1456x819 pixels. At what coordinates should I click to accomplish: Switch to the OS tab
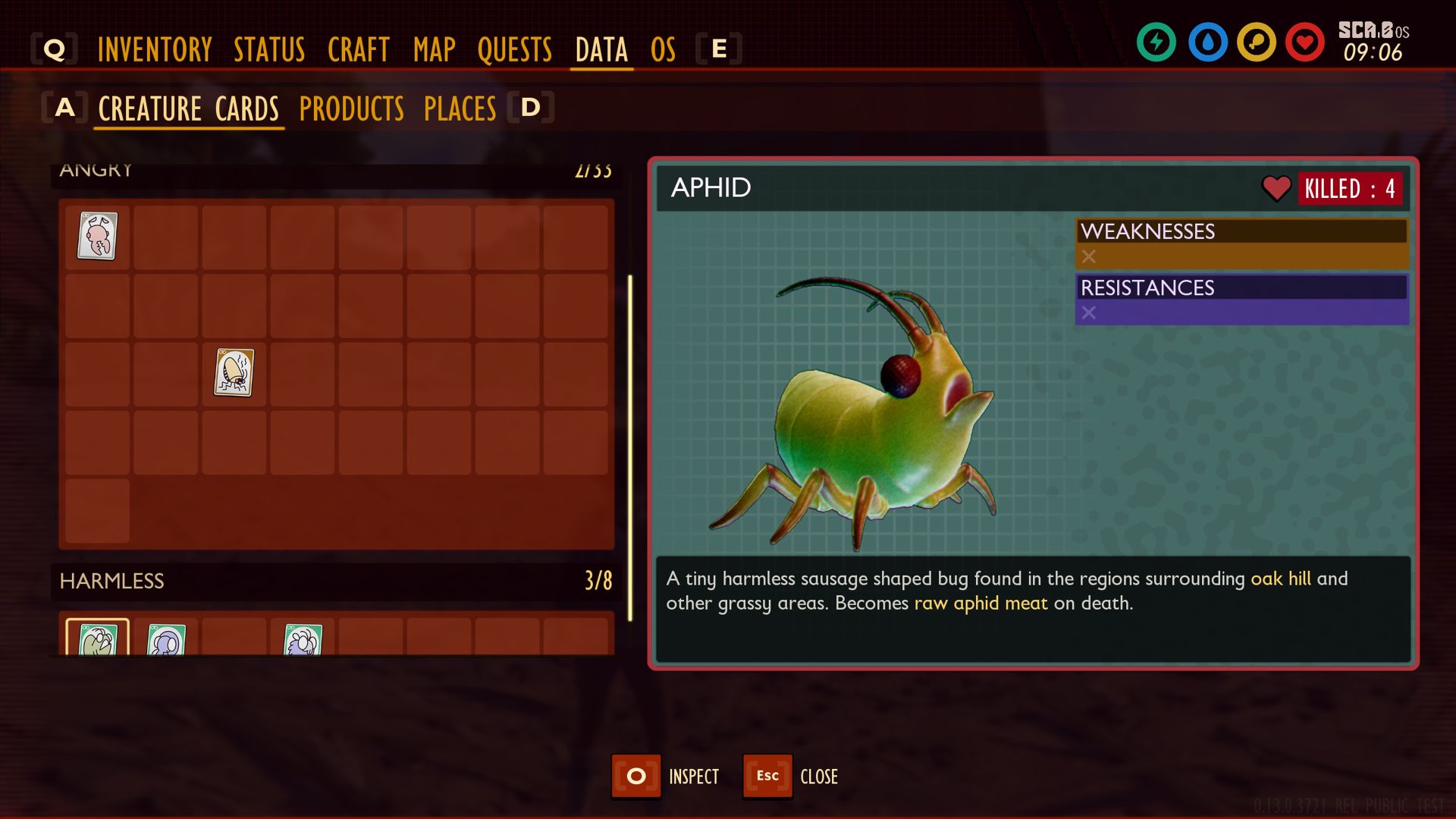(x=663, y=50)
